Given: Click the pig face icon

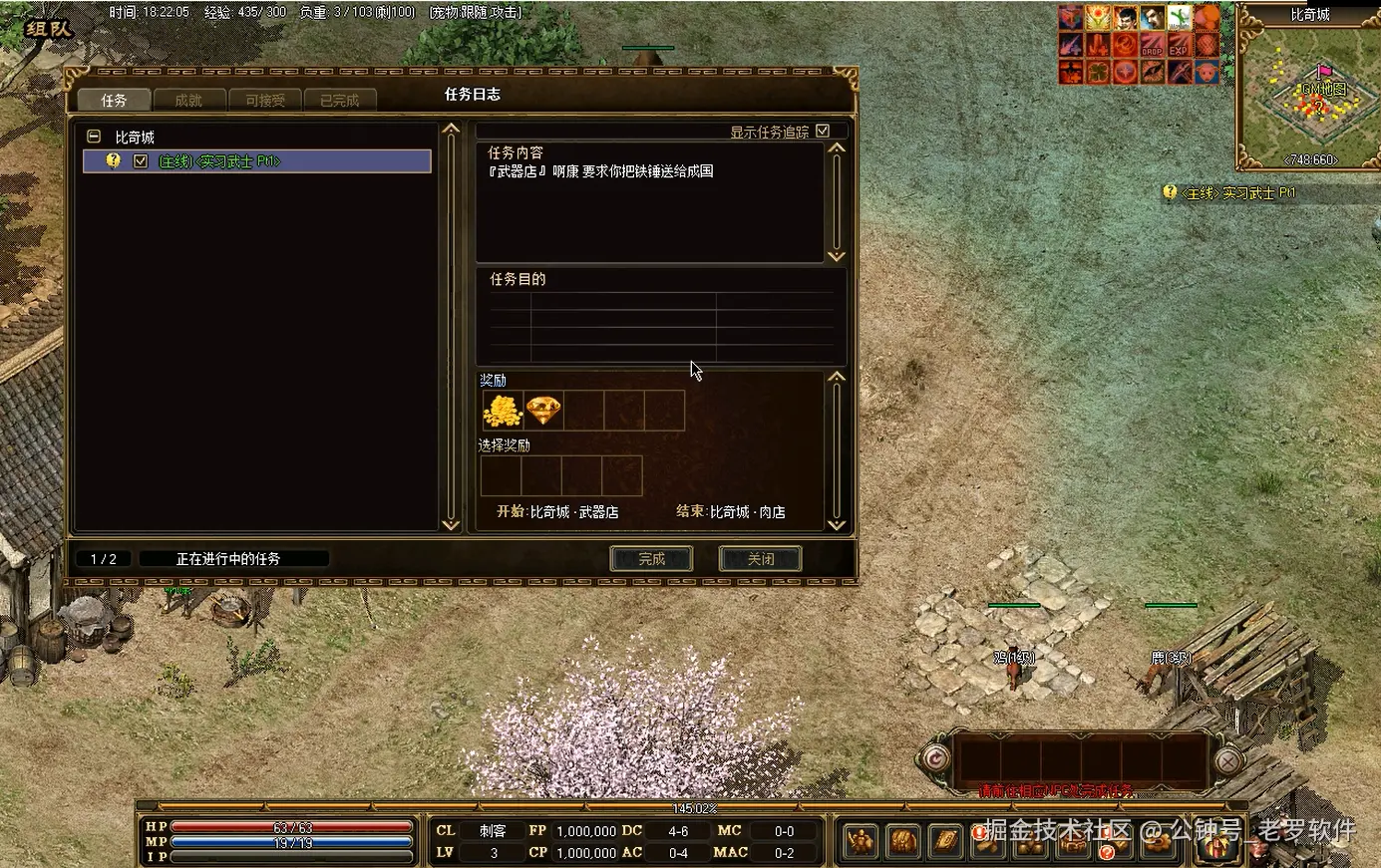Looking at the screenshot, I should [1206, 72].
